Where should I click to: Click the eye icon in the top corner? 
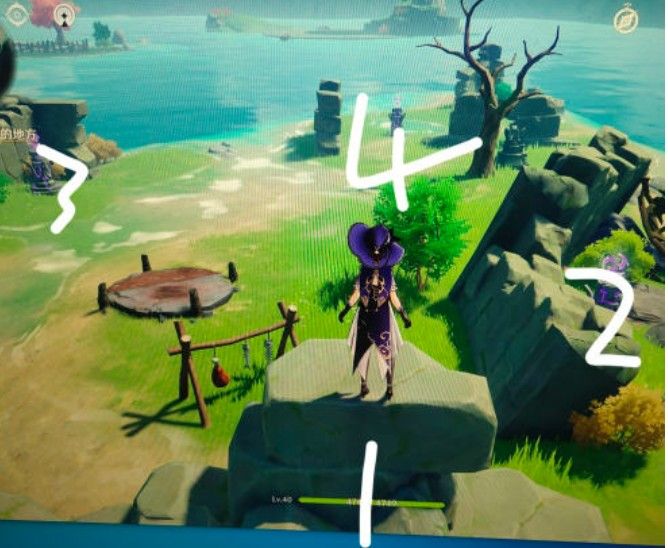[18, 14]
